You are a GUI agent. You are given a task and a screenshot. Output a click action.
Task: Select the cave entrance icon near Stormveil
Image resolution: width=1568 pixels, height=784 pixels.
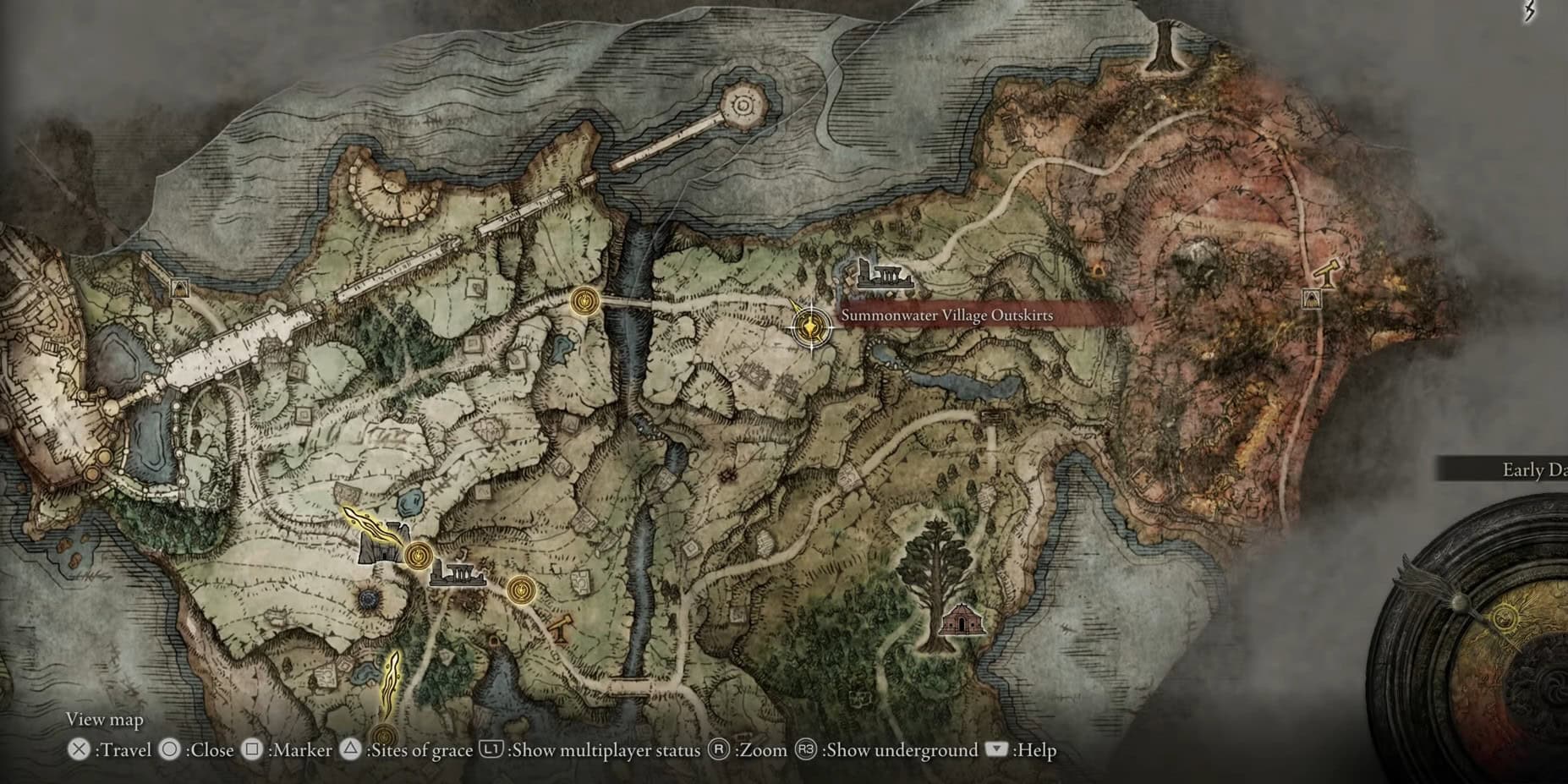tap(179, 288)
